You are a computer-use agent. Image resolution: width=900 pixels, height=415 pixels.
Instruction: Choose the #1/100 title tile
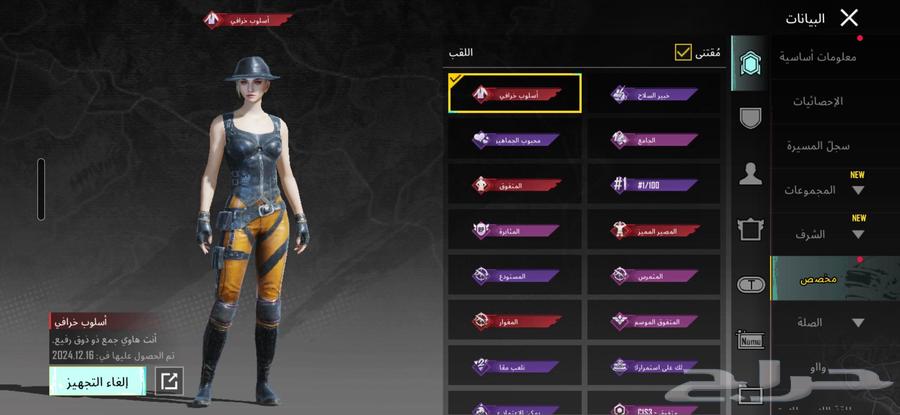click(x=653, y=184)
